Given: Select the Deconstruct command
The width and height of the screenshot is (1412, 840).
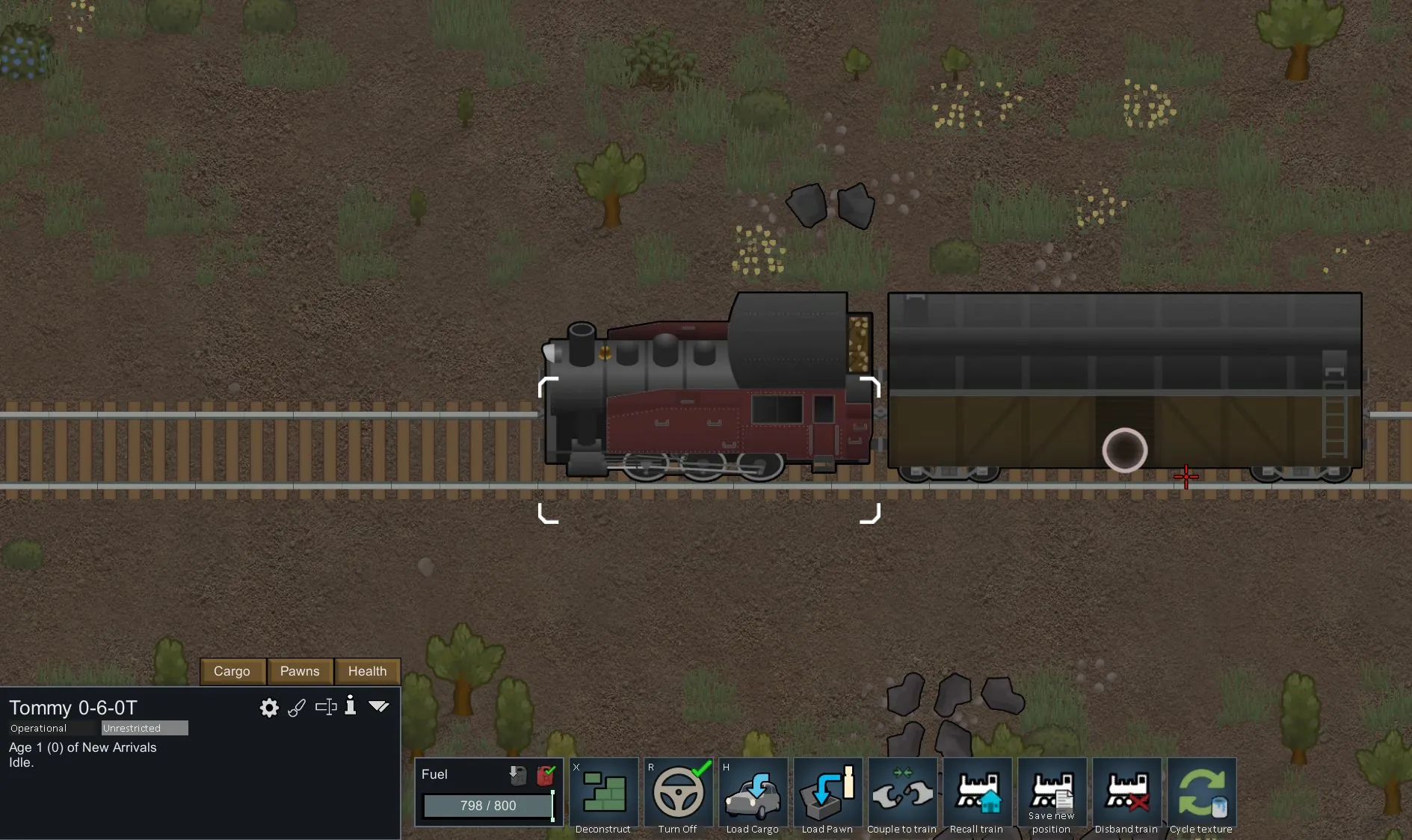Looking at the screenshot, I should (603, 794).
